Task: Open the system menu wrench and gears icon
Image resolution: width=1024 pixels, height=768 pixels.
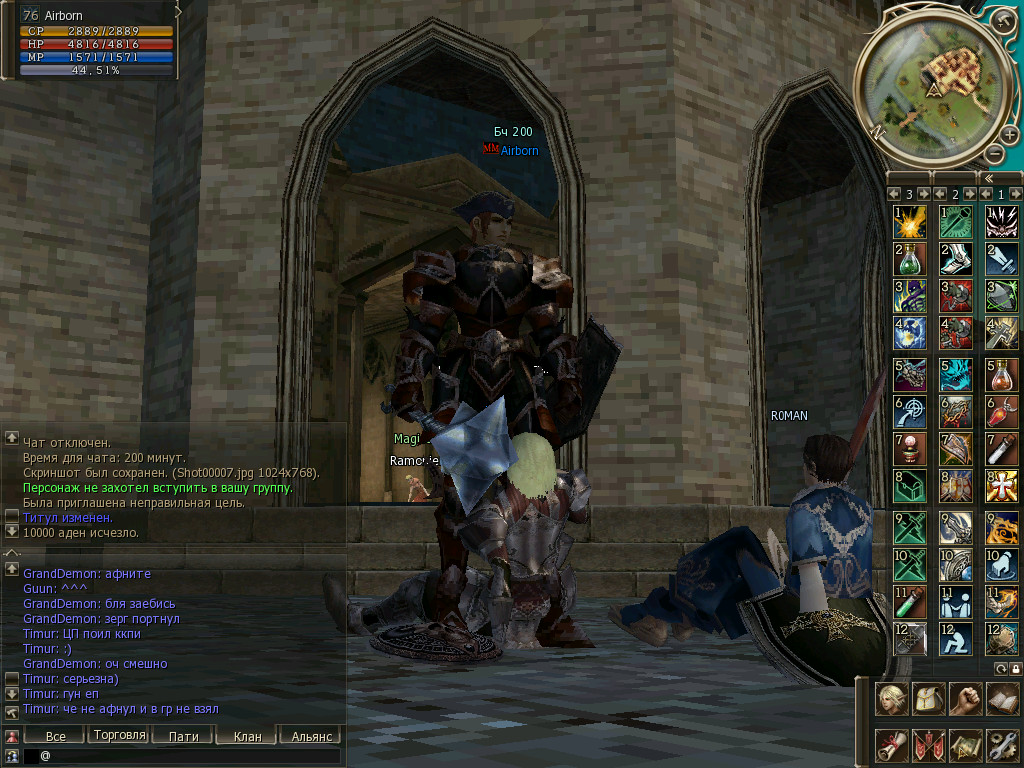Action: 1002,745
